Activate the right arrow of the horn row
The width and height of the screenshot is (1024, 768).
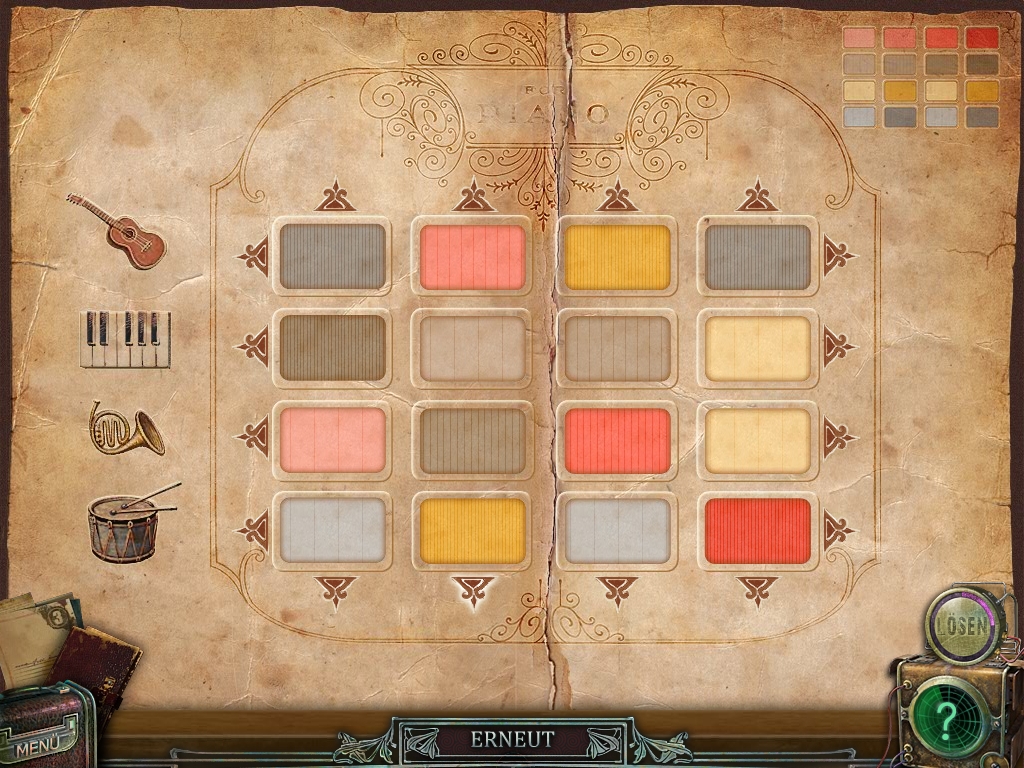point(836,438)
